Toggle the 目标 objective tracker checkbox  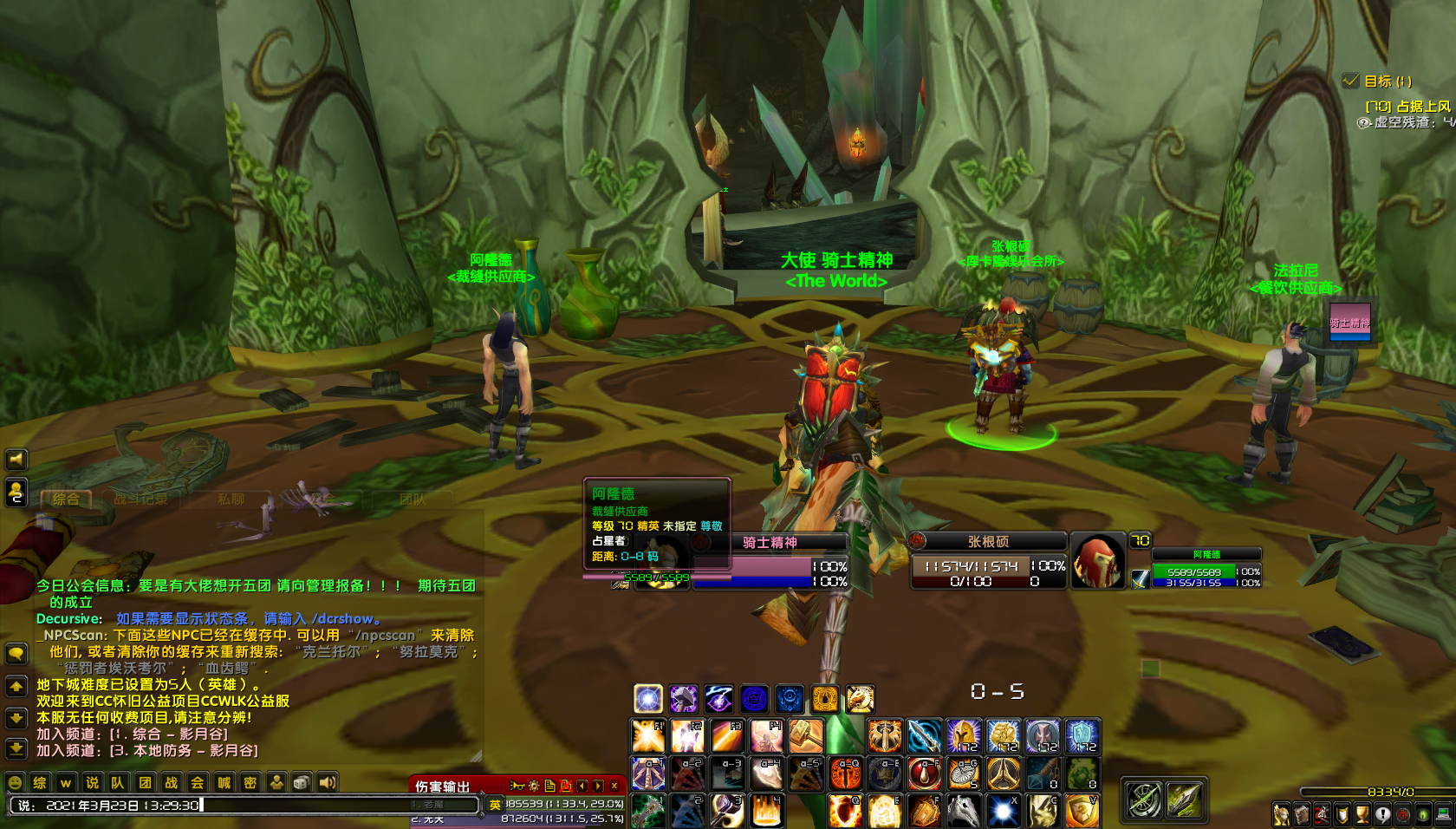pos(1350,81)
